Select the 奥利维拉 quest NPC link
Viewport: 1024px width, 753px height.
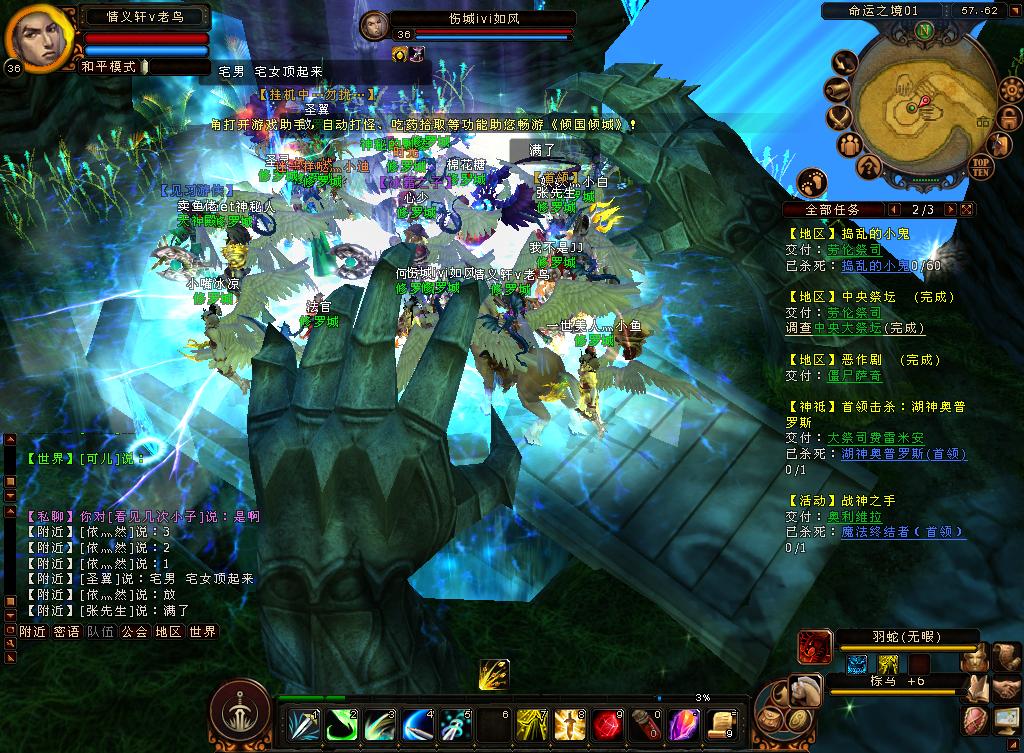click(x=854, y=517)
